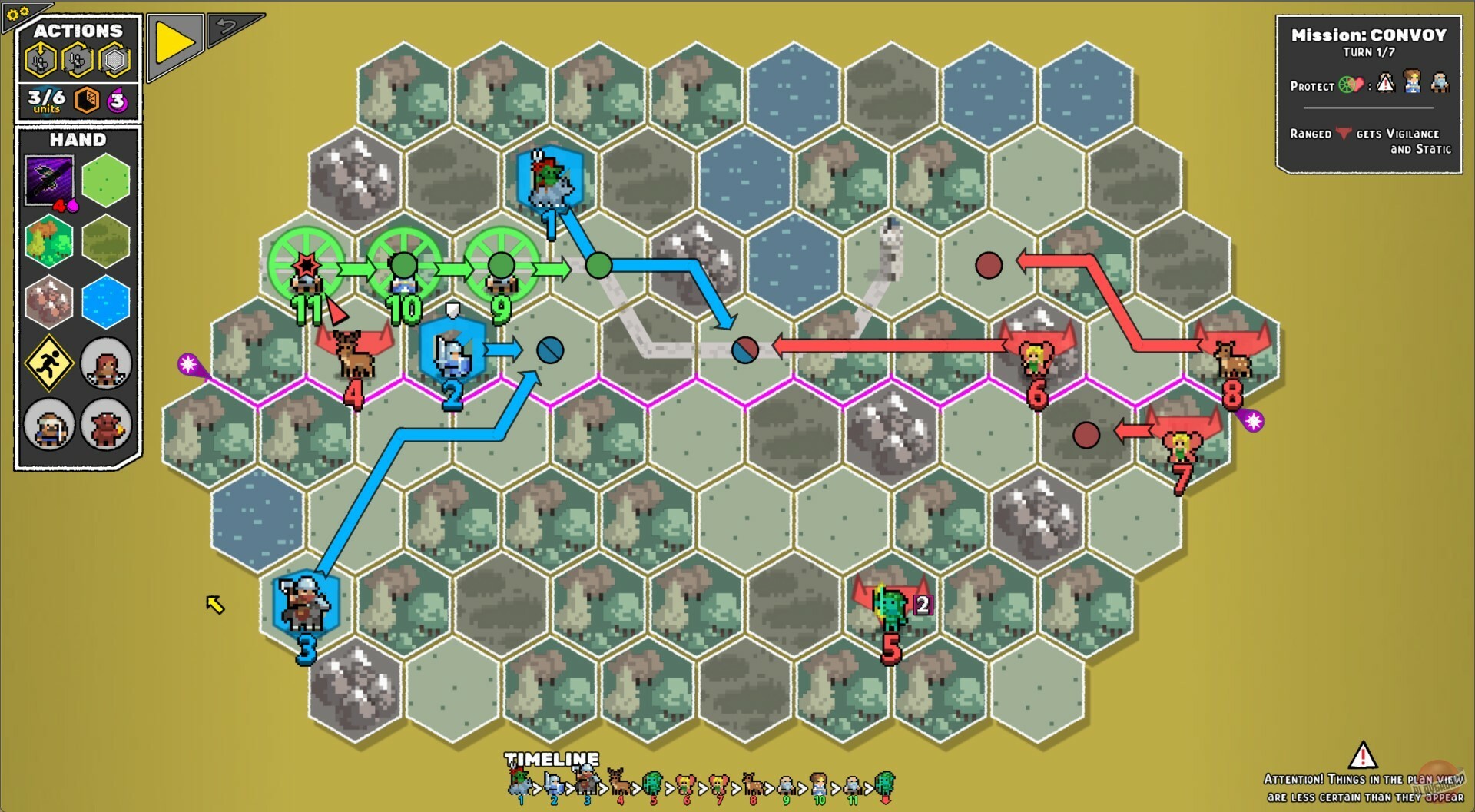Select the red demon unit portrait in Hand
Viewport: 1475px width, 812px height.
(106, 427)
